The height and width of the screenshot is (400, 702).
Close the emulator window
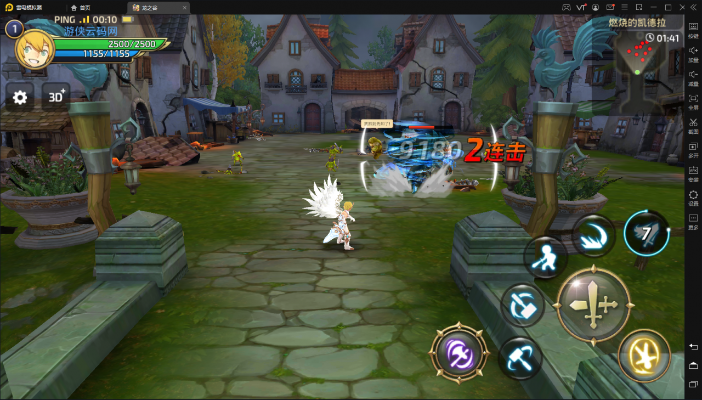[692, 7]
